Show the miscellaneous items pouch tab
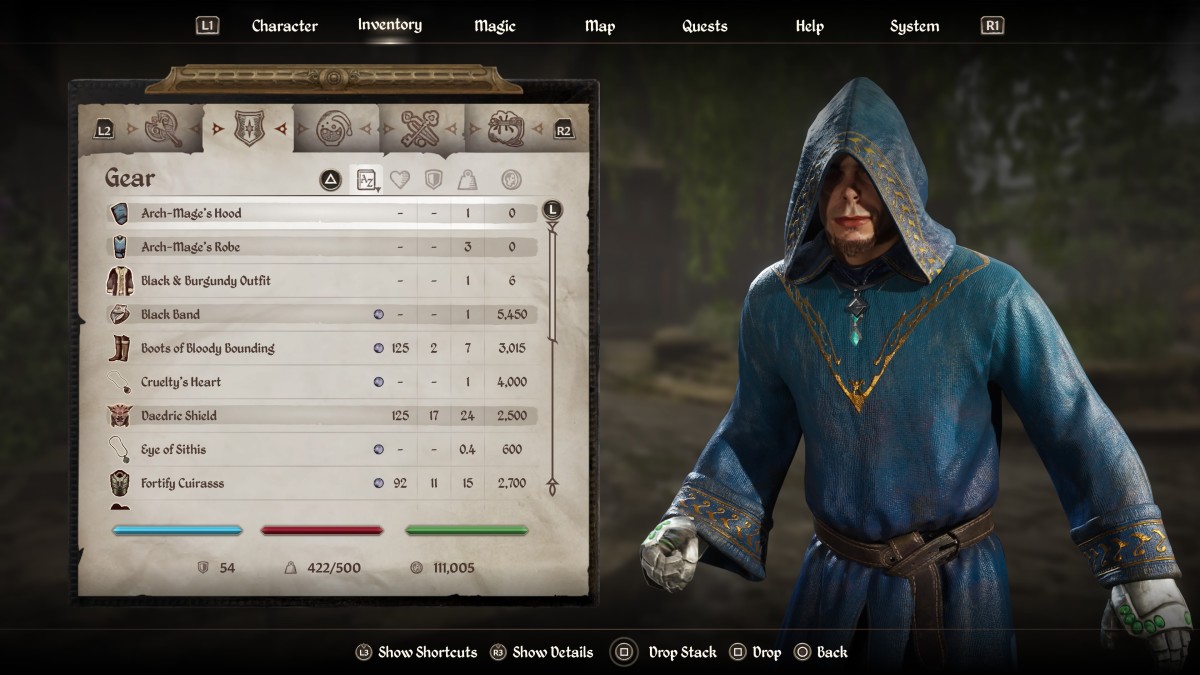This screenshot has height=675, width=1200. click(x=507, y=128)
